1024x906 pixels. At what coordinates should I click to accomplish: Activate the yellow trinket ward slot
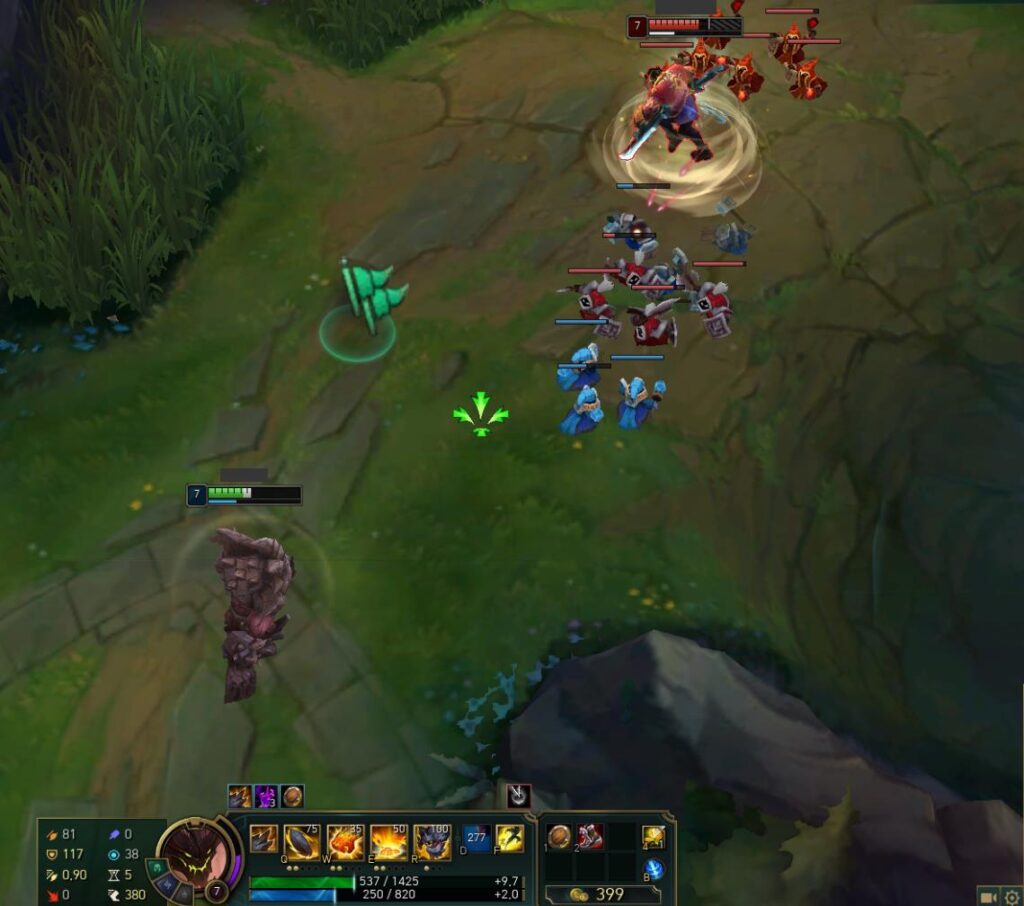tap(654, 837)
